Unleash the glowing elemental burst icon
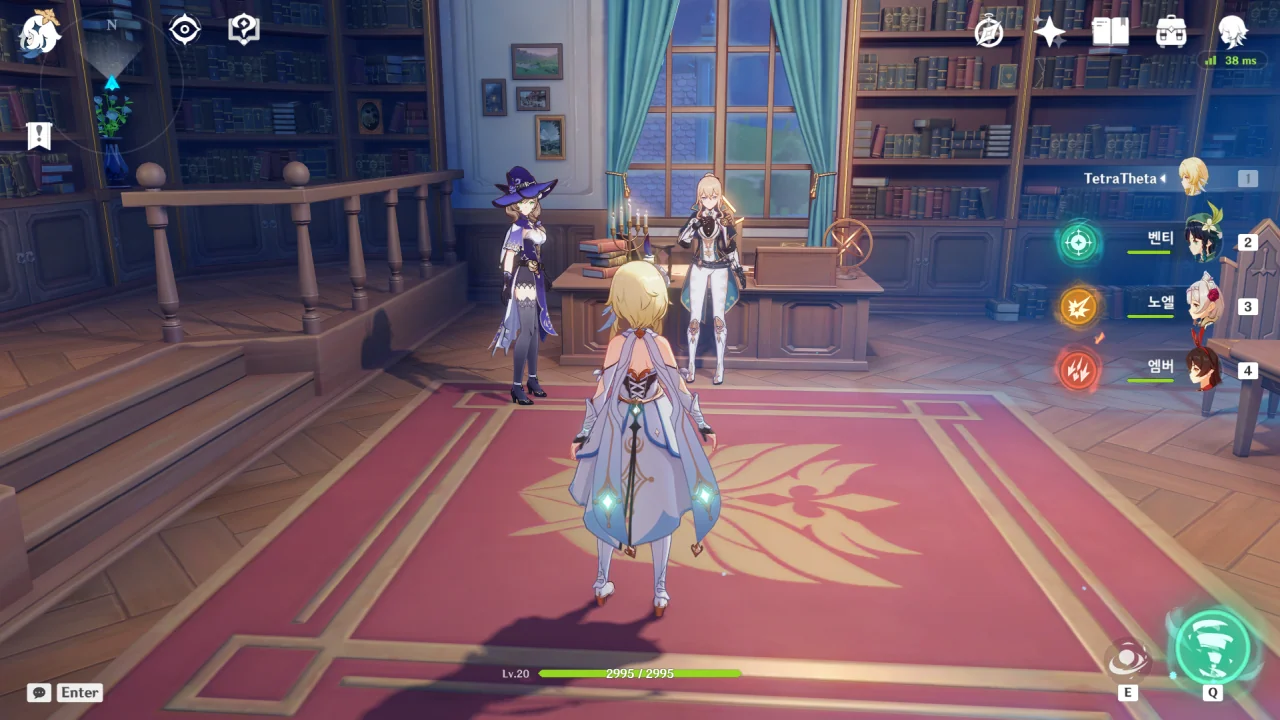This screenshot has width=1280, height=720. coord(1212,646)
